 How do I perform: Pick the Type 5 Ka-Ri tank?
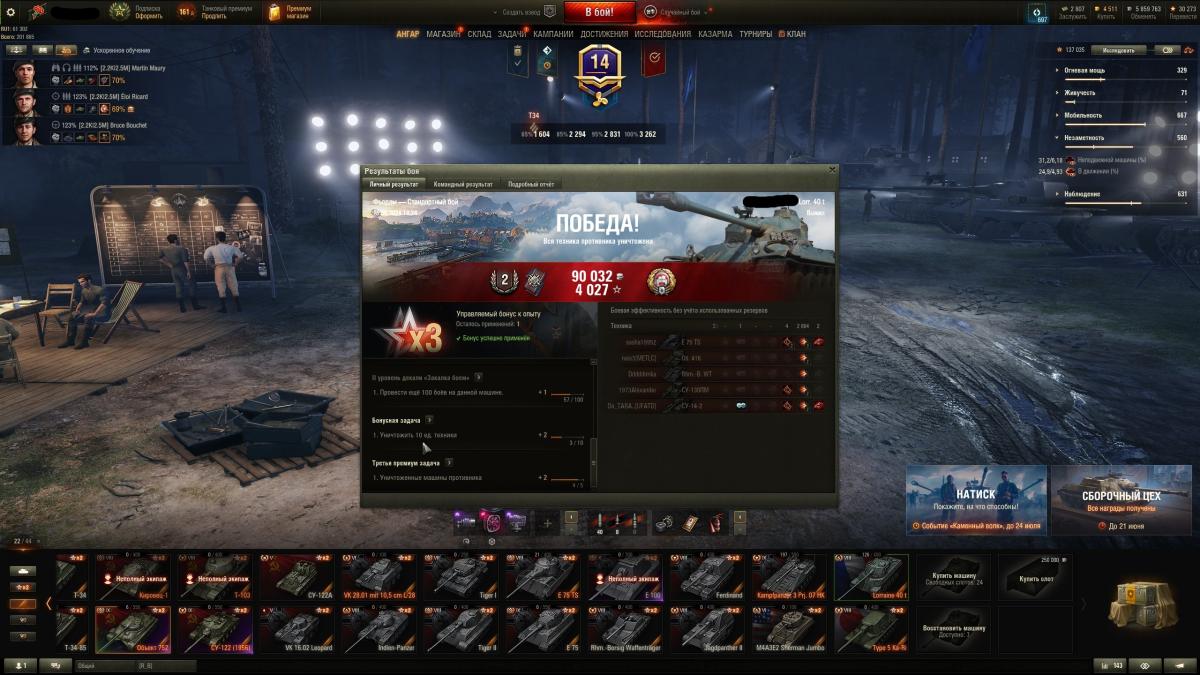tap(872, 629)
